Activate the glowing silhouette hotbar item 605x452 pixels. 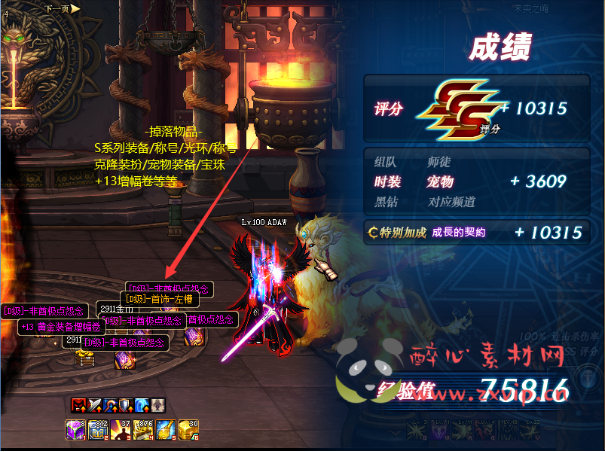click(x=120, y=429)
